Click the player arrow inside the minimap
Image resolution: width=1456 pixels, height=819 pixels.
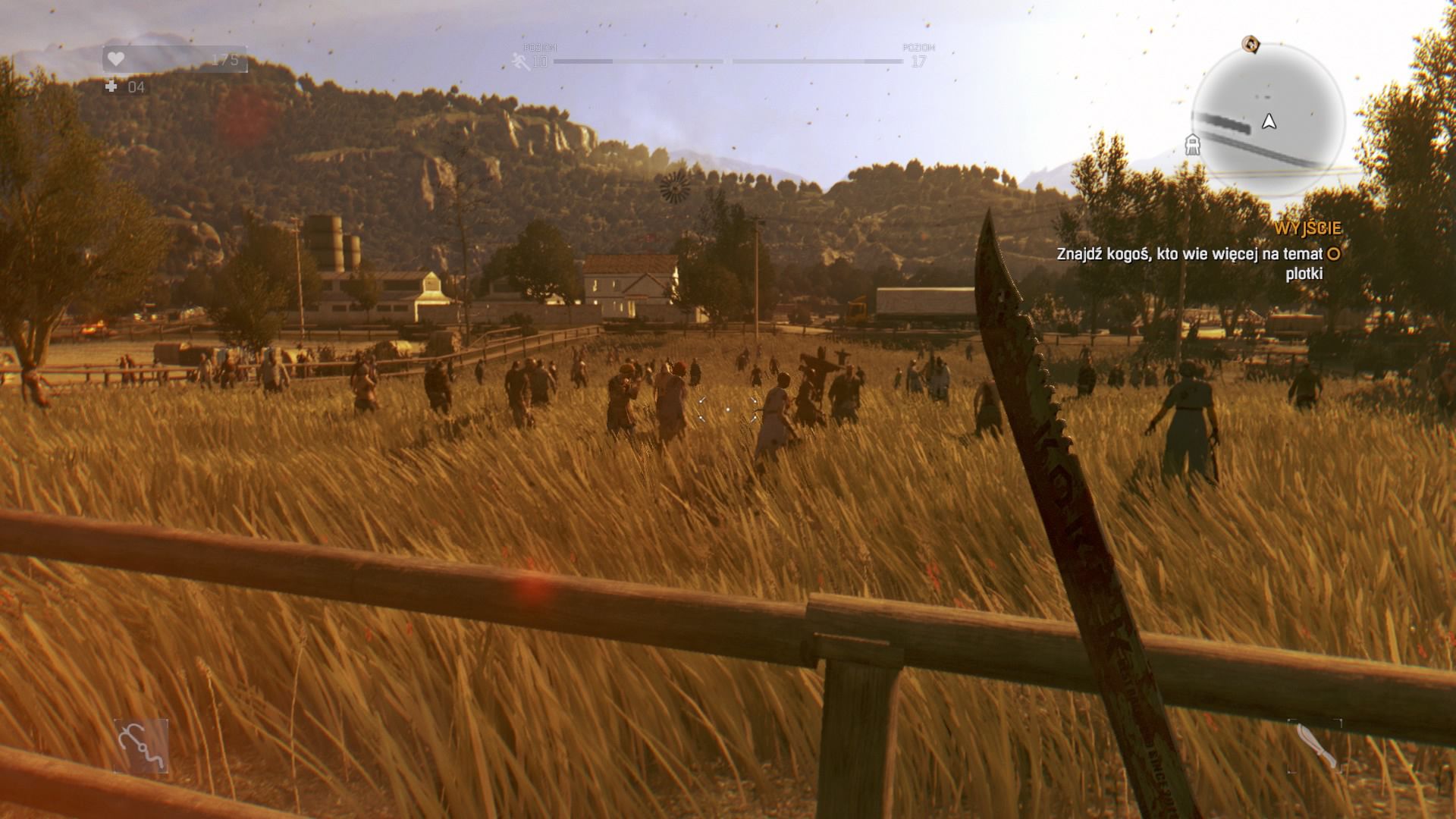click(x=1268, y=120)
